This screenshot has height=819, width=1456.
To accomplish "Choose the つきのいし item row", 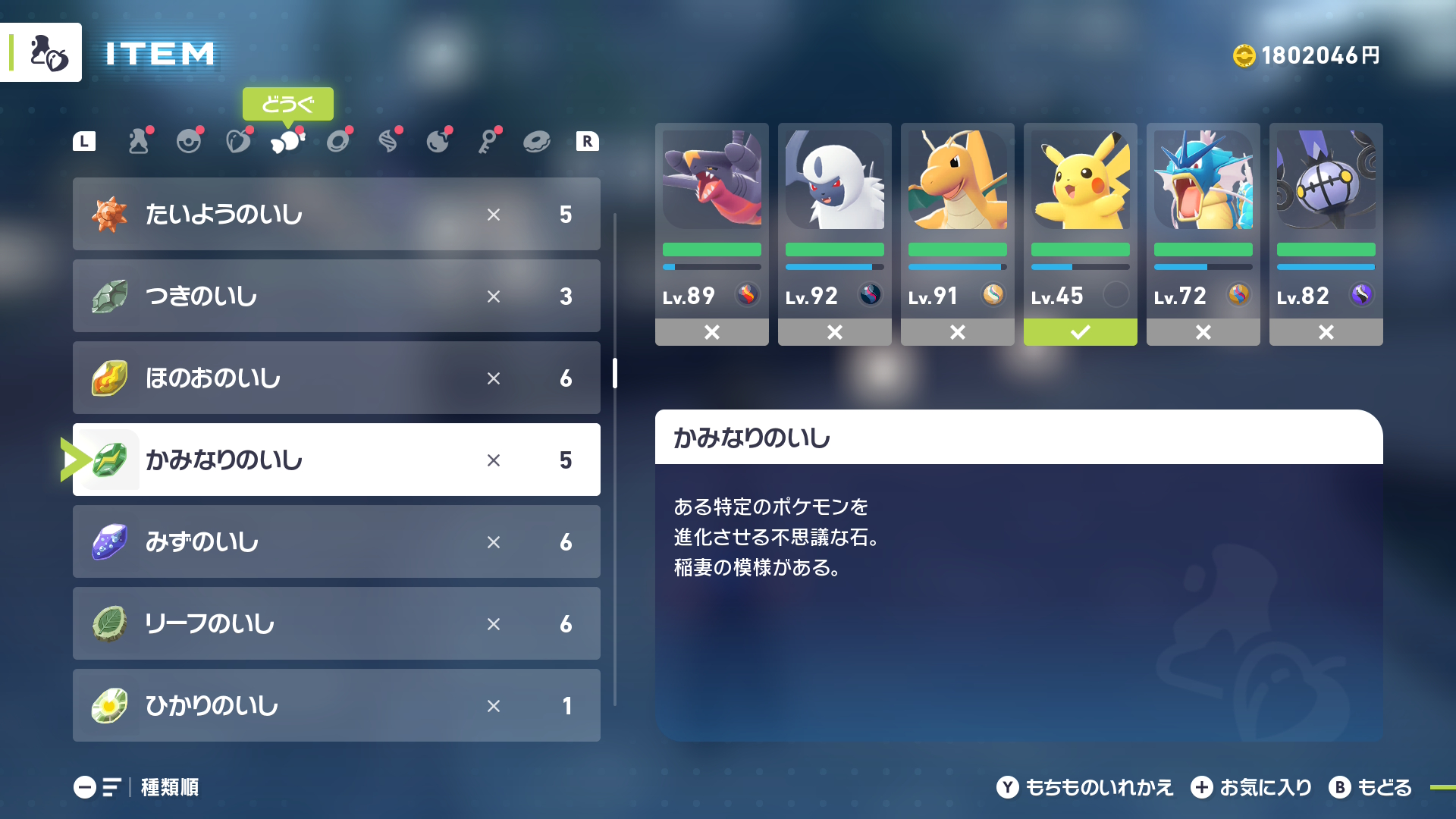I will point(336,296).
